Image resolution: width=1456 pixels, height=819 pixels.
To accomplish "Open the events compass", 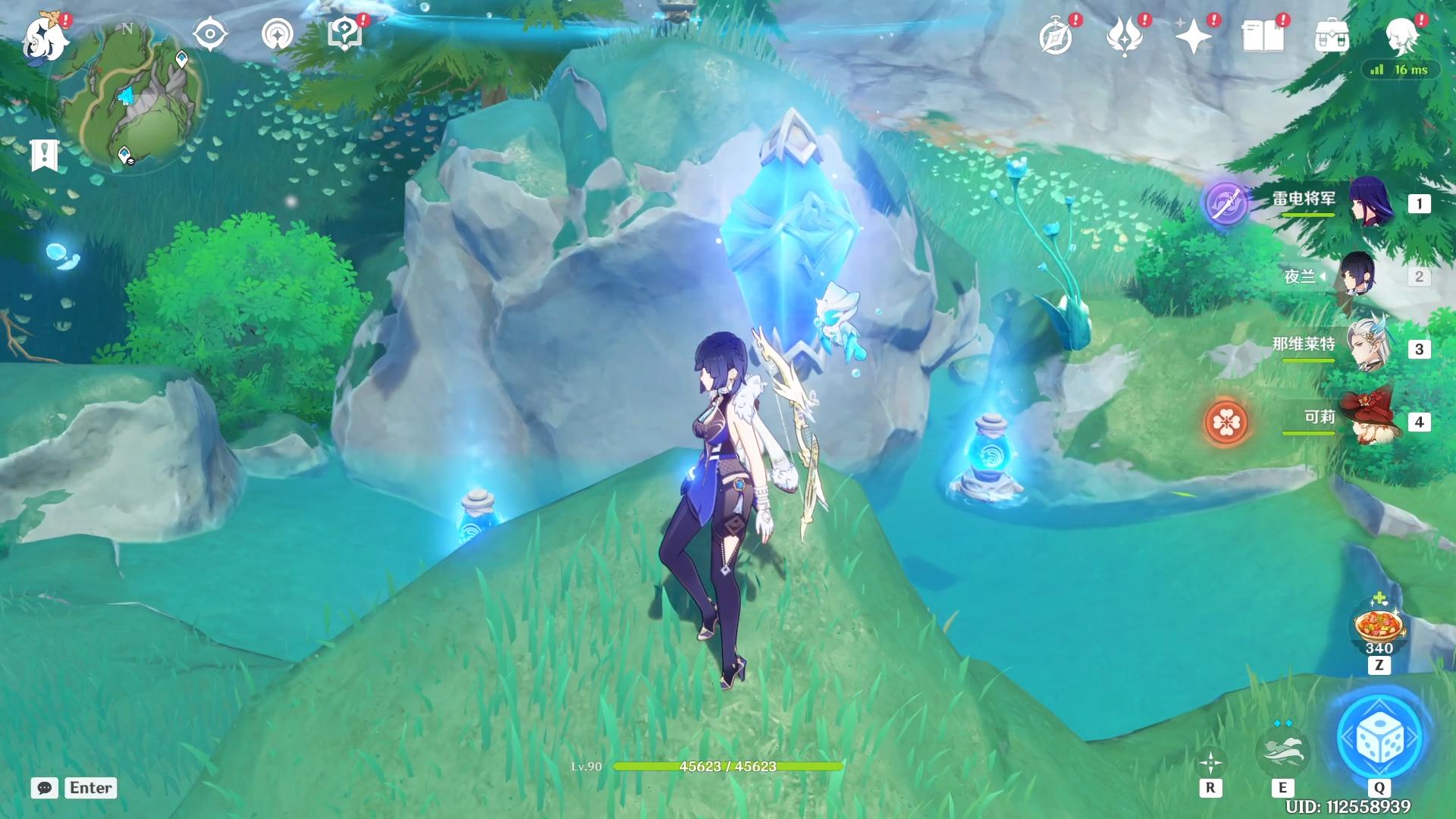I will (x=1056, y=36).
